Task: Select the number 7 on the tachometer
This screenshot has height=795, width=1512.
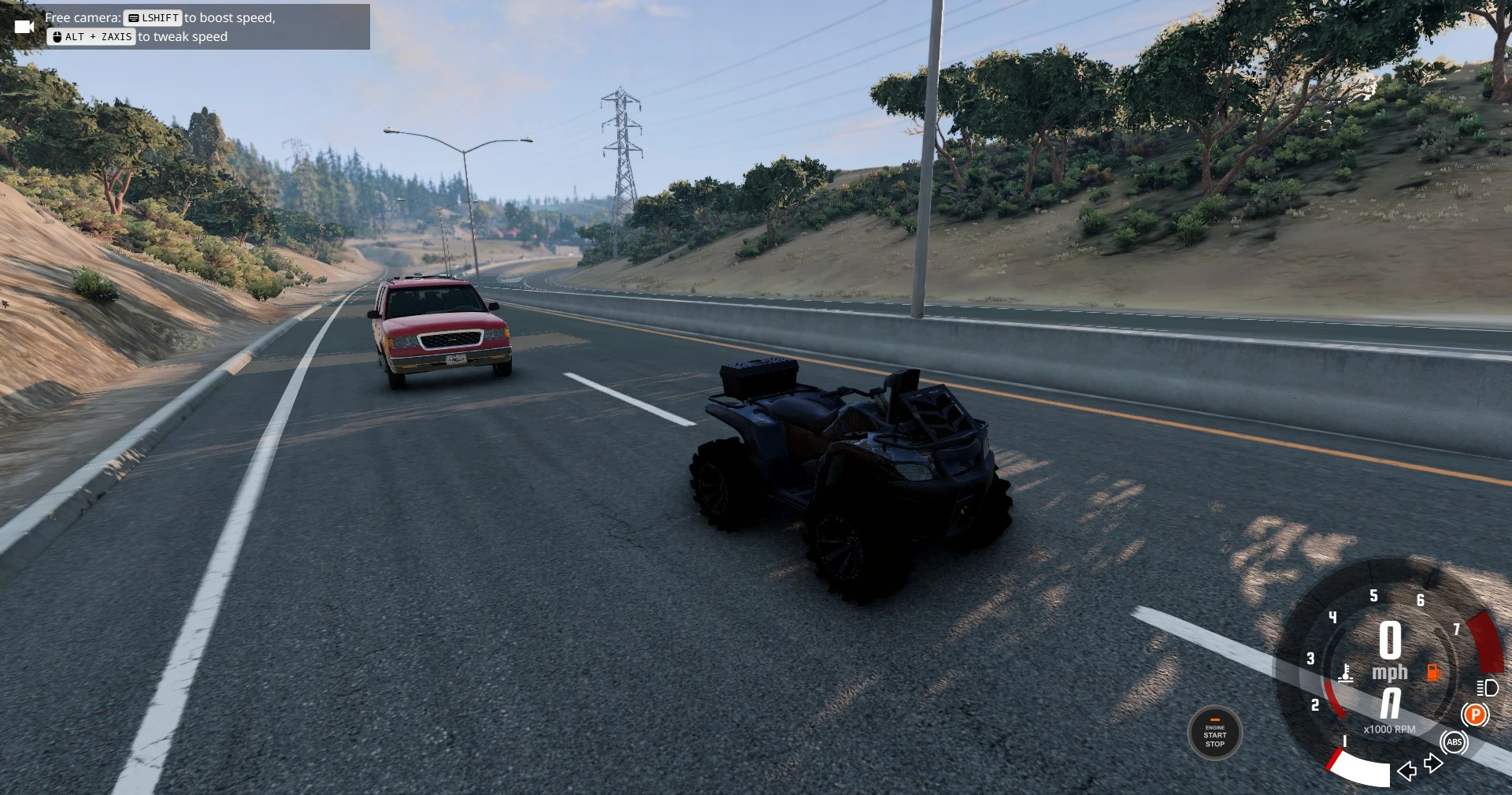Action: pyautogui.click(x=1457, y=630)
